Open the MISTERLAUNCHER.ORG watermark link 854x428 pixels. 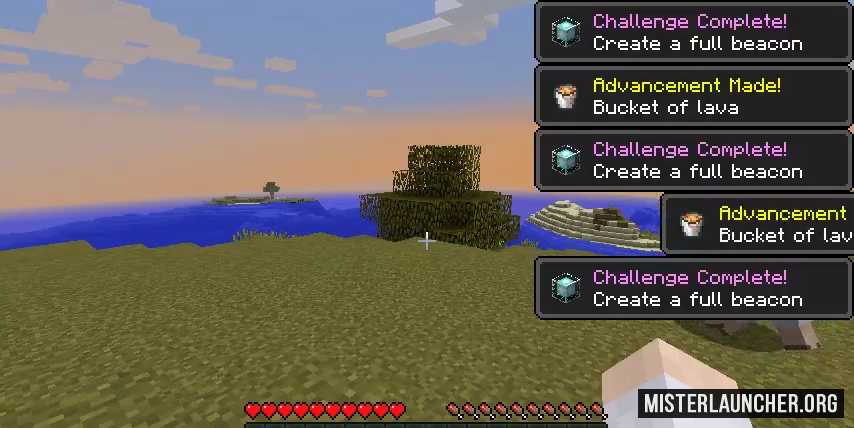(x=741, y=404)
